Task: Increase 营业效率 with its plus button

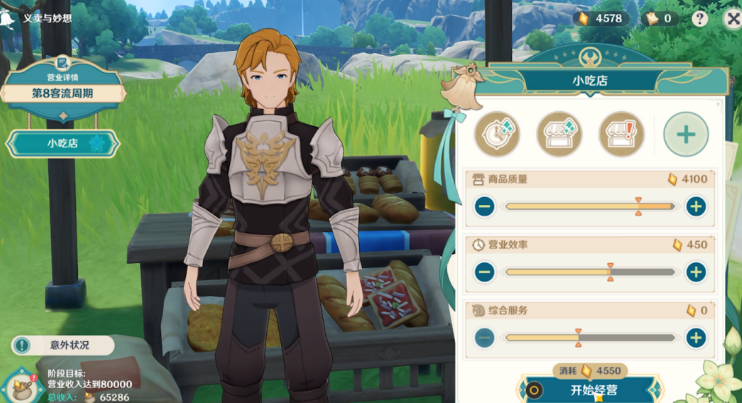Action: click(x=696, y=272)
